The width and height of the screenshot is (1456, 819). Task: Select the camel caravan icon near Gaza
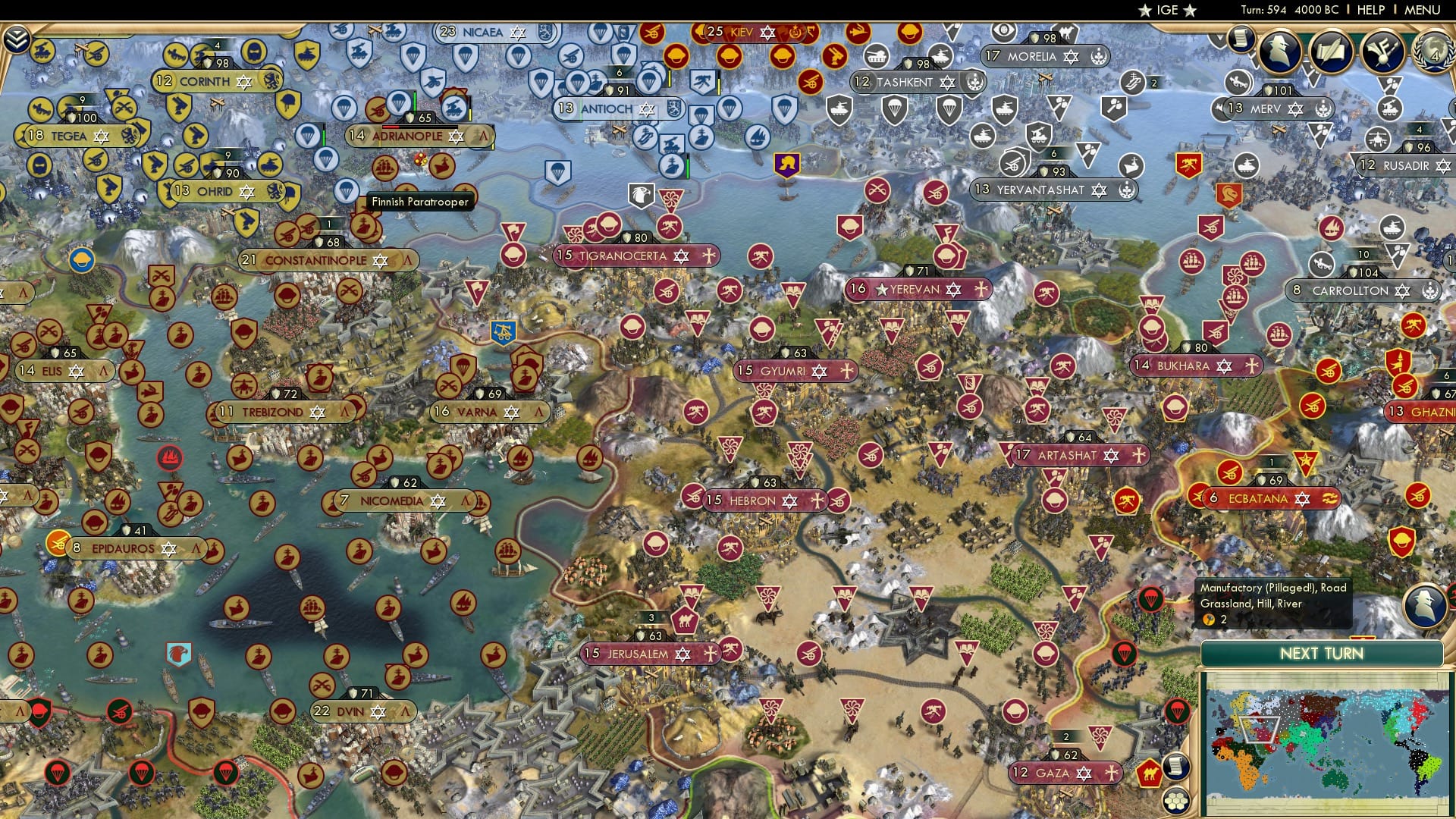coord(1150,772)
